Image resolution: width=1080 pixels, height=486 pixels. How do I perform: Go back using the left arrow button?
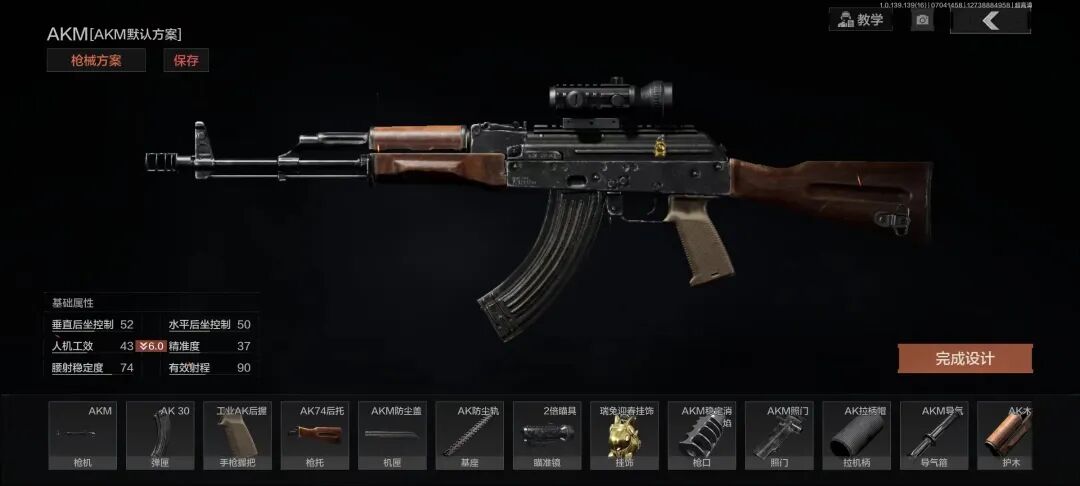[x=989, y=20]
